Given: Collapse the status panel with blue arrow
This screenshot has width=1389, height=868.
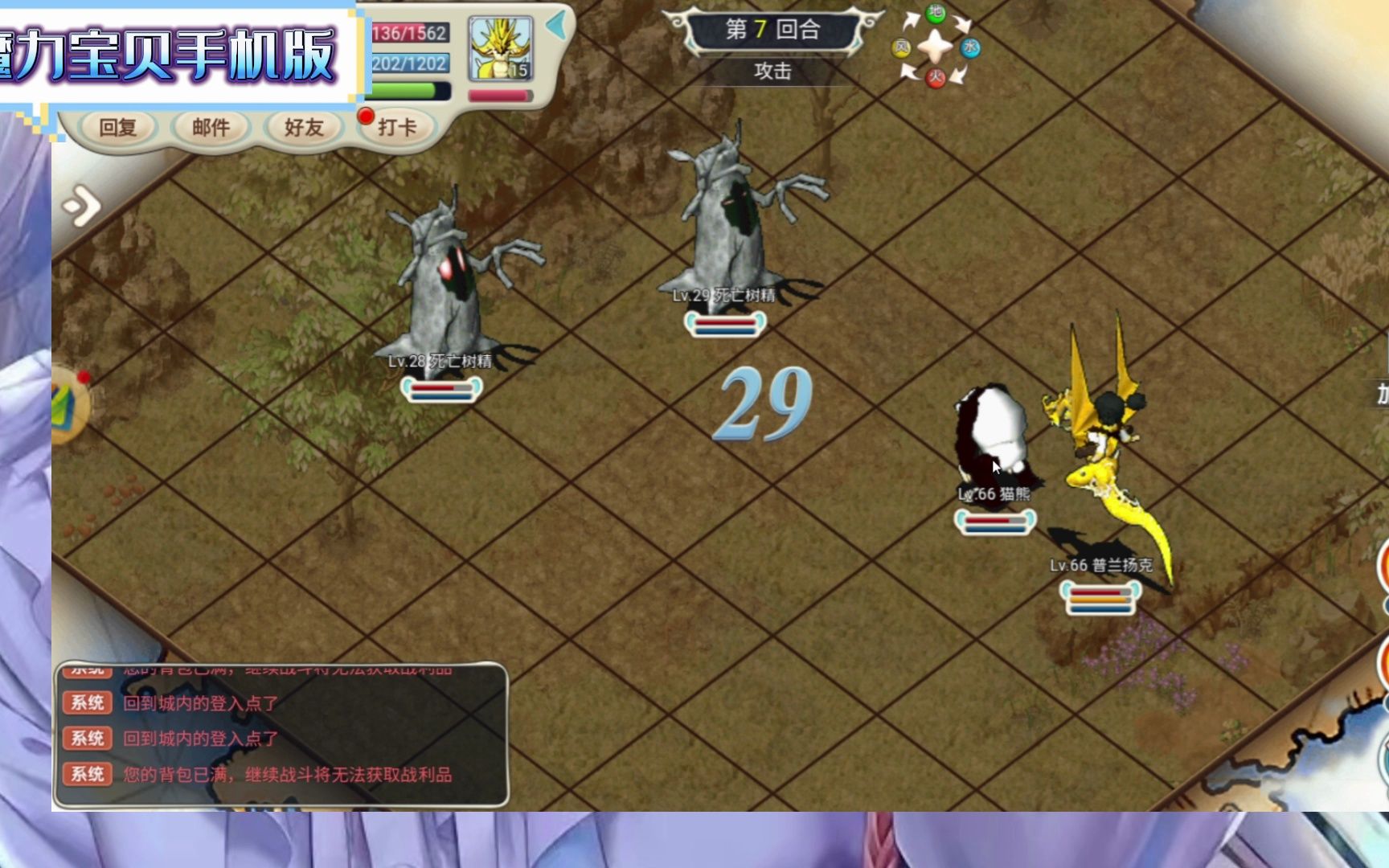Looking at the screenshot, I should 555,26.
